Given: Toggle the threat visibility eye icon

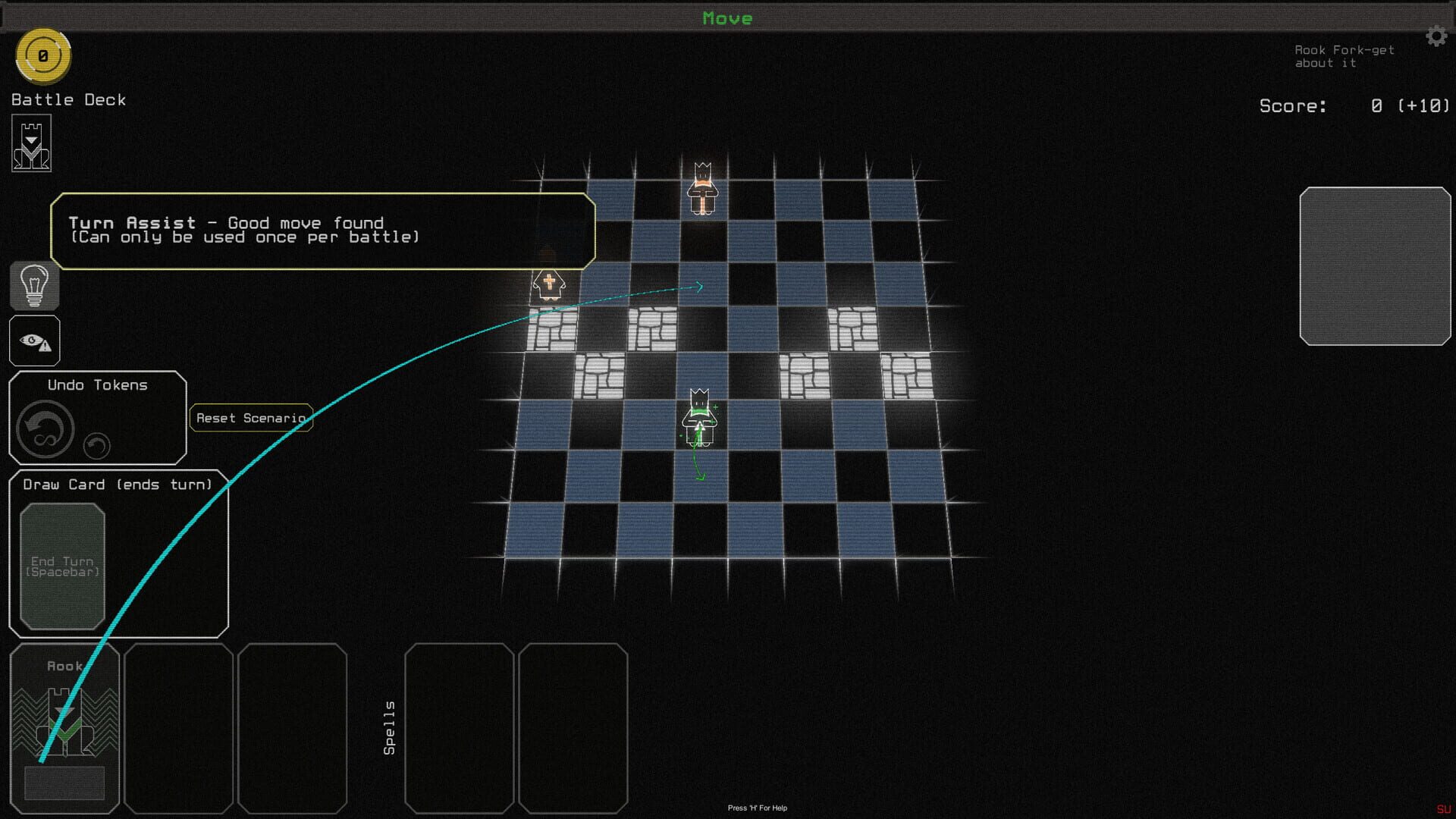Looking at the screenshot, I should coord(33,340).
